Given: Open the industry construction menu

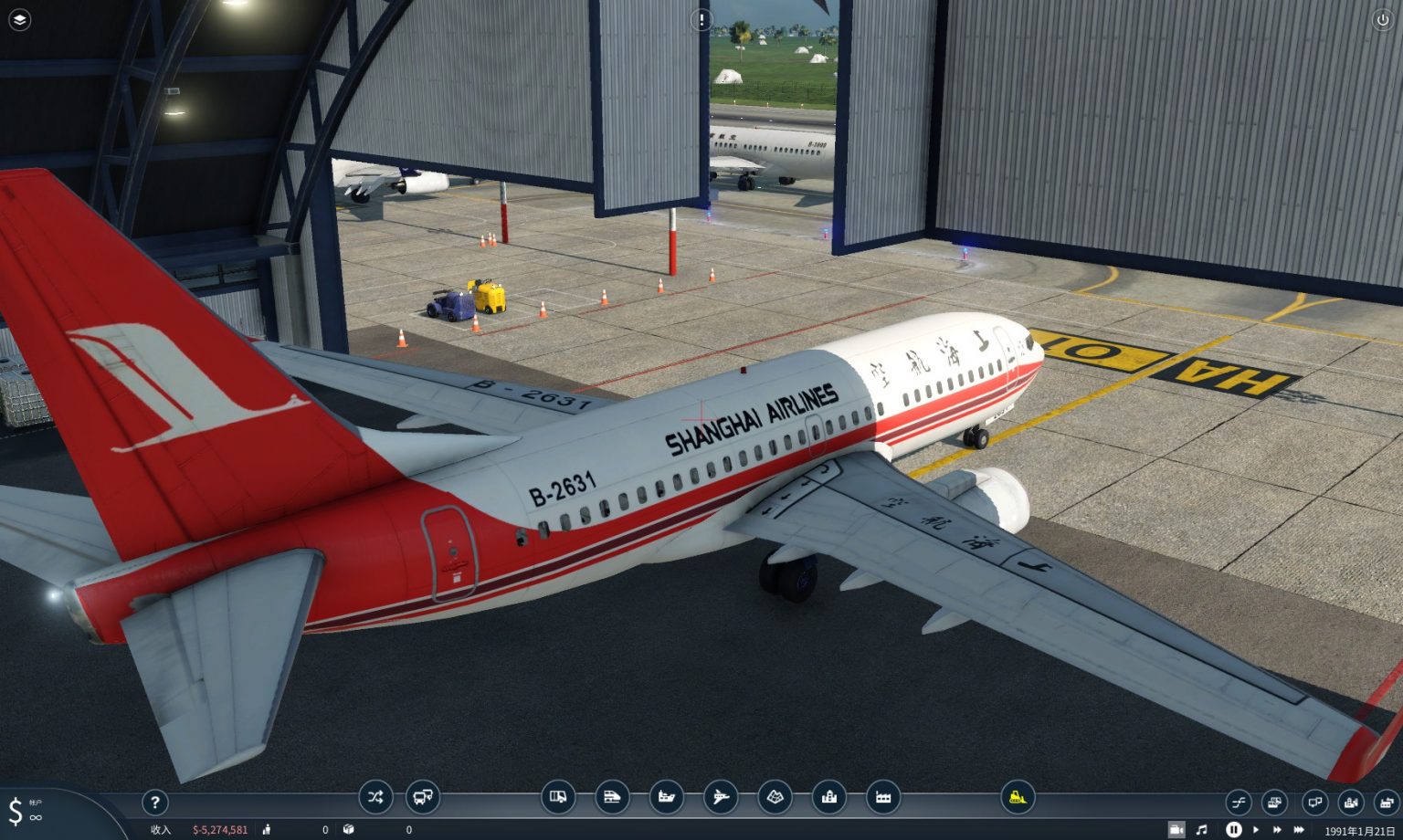Looking at the screenshot, I should point(882,797).
